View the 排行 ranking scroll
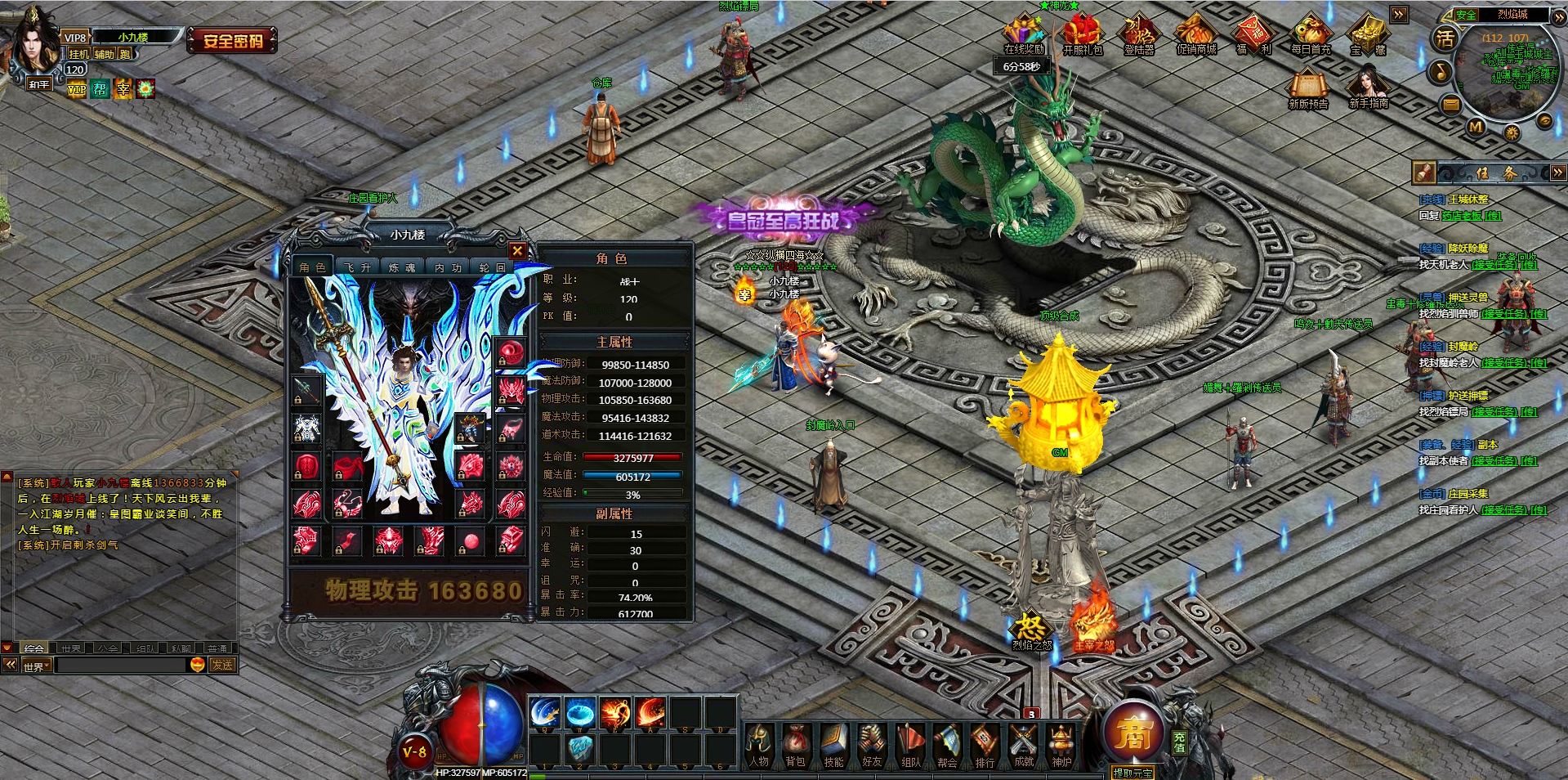This screenshot has width=1568, height=780. 985,746
